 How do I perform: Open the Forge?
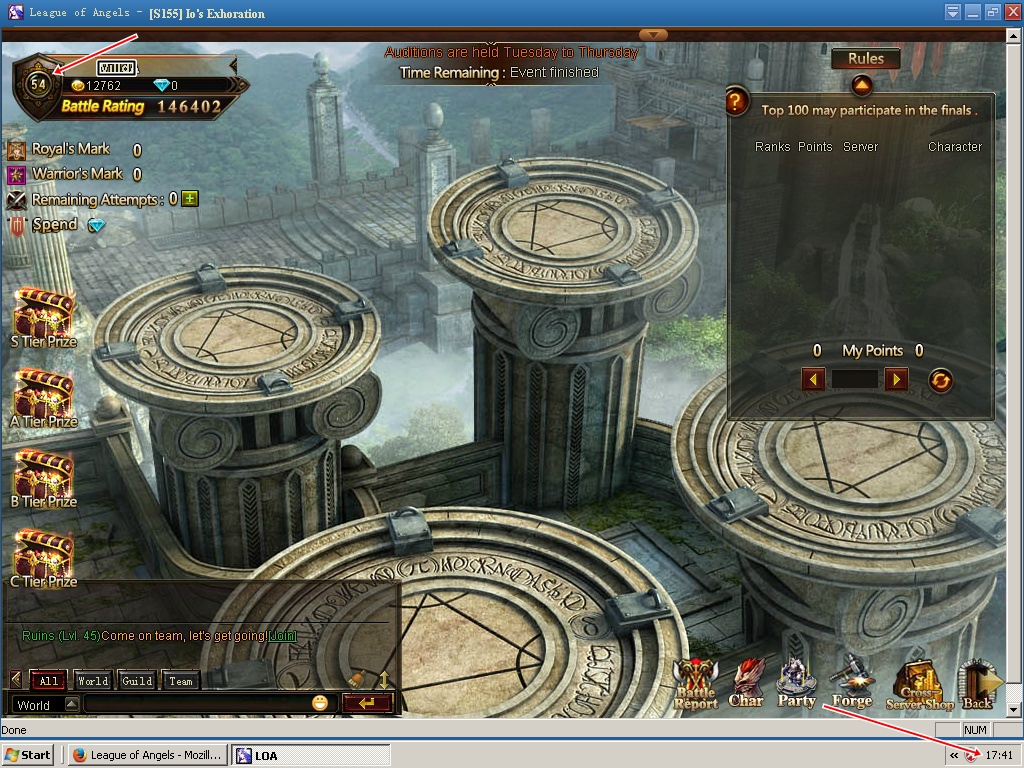click(852, 683)
